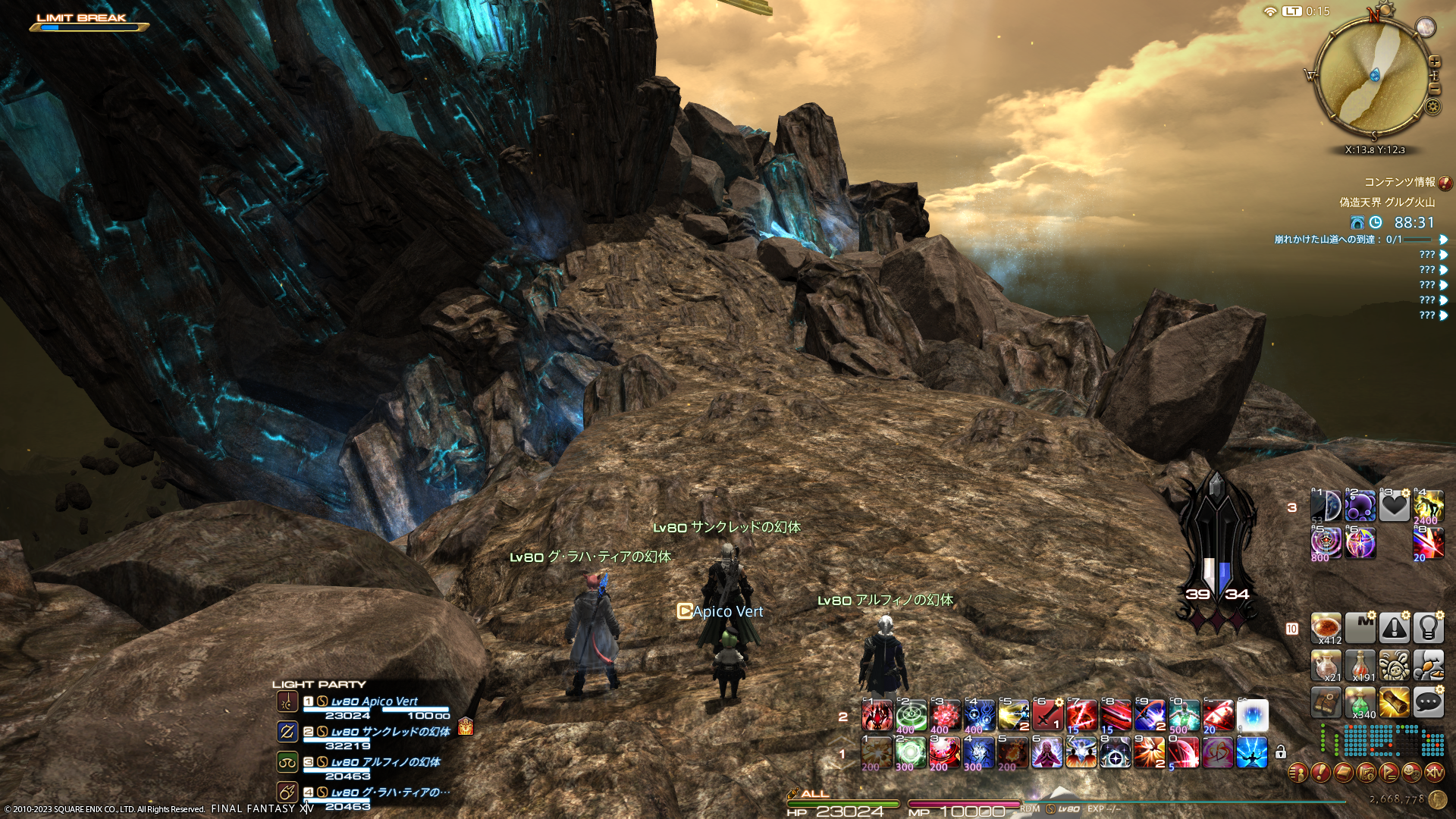The height and width of the screenshot is (819, 1456).
Task: Open minimap settings via the gear button
Action: 1432,106
